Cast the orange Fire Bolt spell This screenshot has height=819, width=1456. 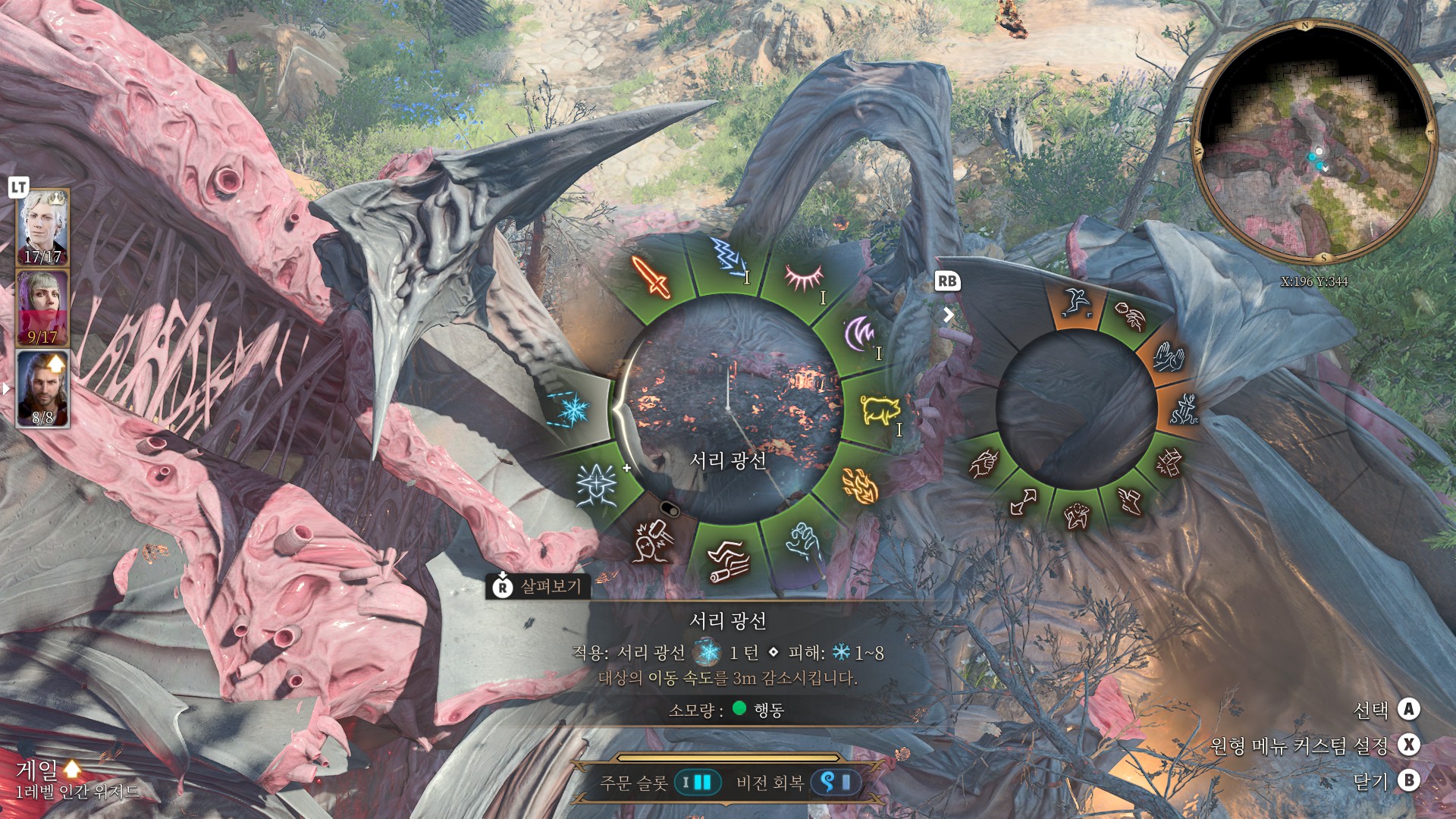coord(860,485)
